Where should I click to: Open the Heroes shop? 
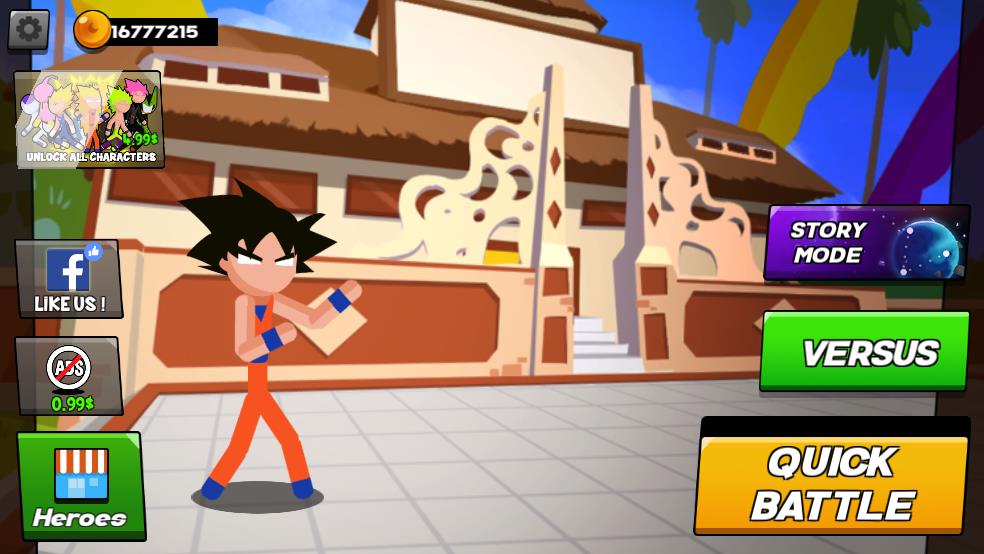click(81, 486)
